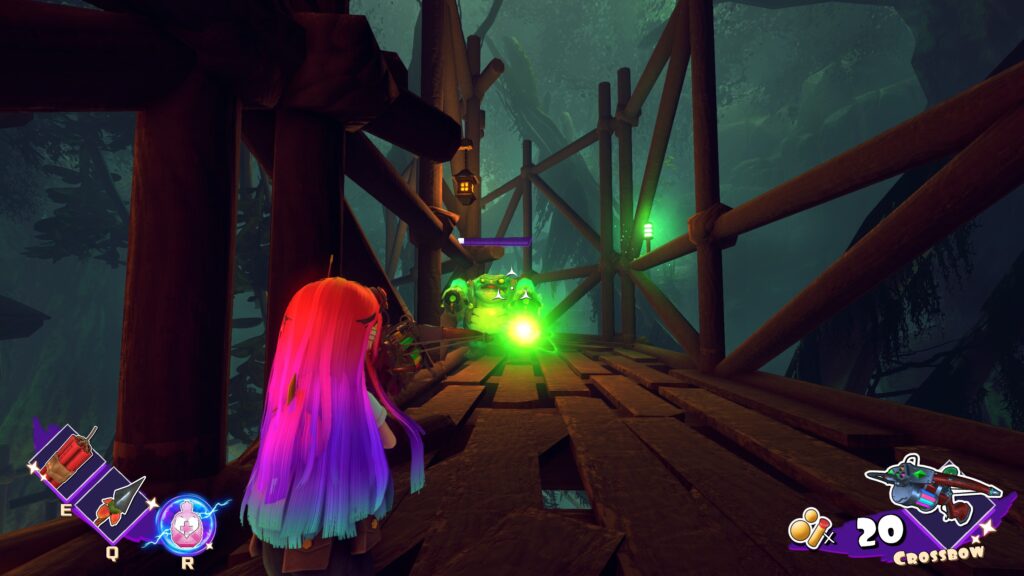Activate the pink healing potion ability
Viewport: 1024px width, 576px height.
[186, 524]
